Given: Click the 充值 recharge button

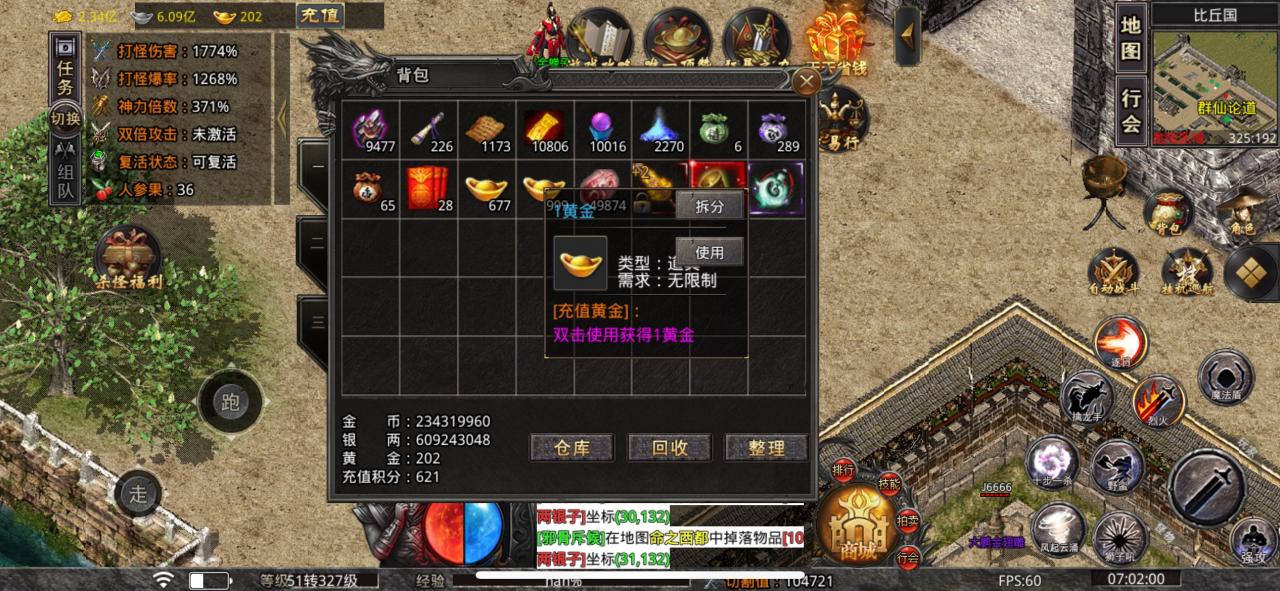Looking at the screenshot, I should coord(320,15).
